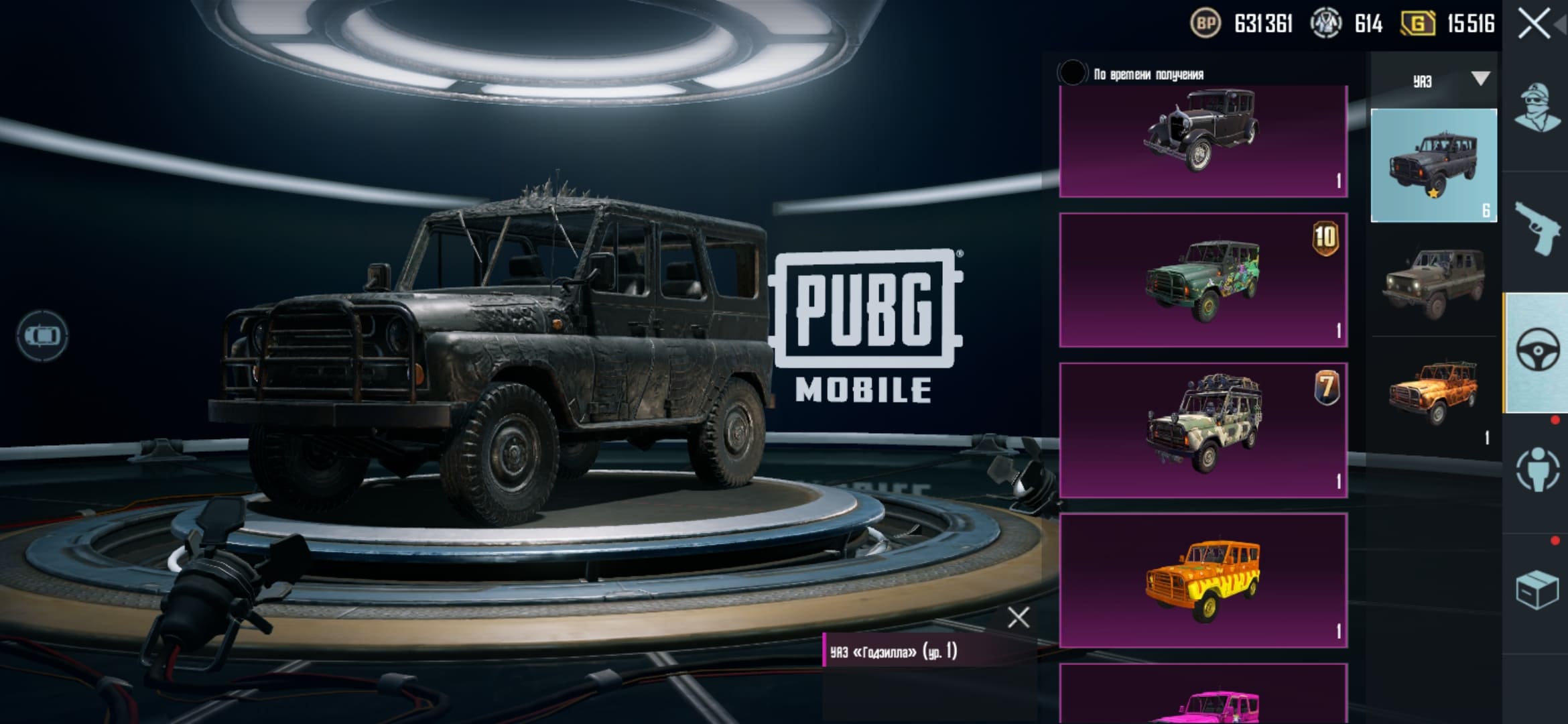Open the steering wheel vehicles tab
This screenshot has height=724, width=1568.
click(x=1536, y=350)
